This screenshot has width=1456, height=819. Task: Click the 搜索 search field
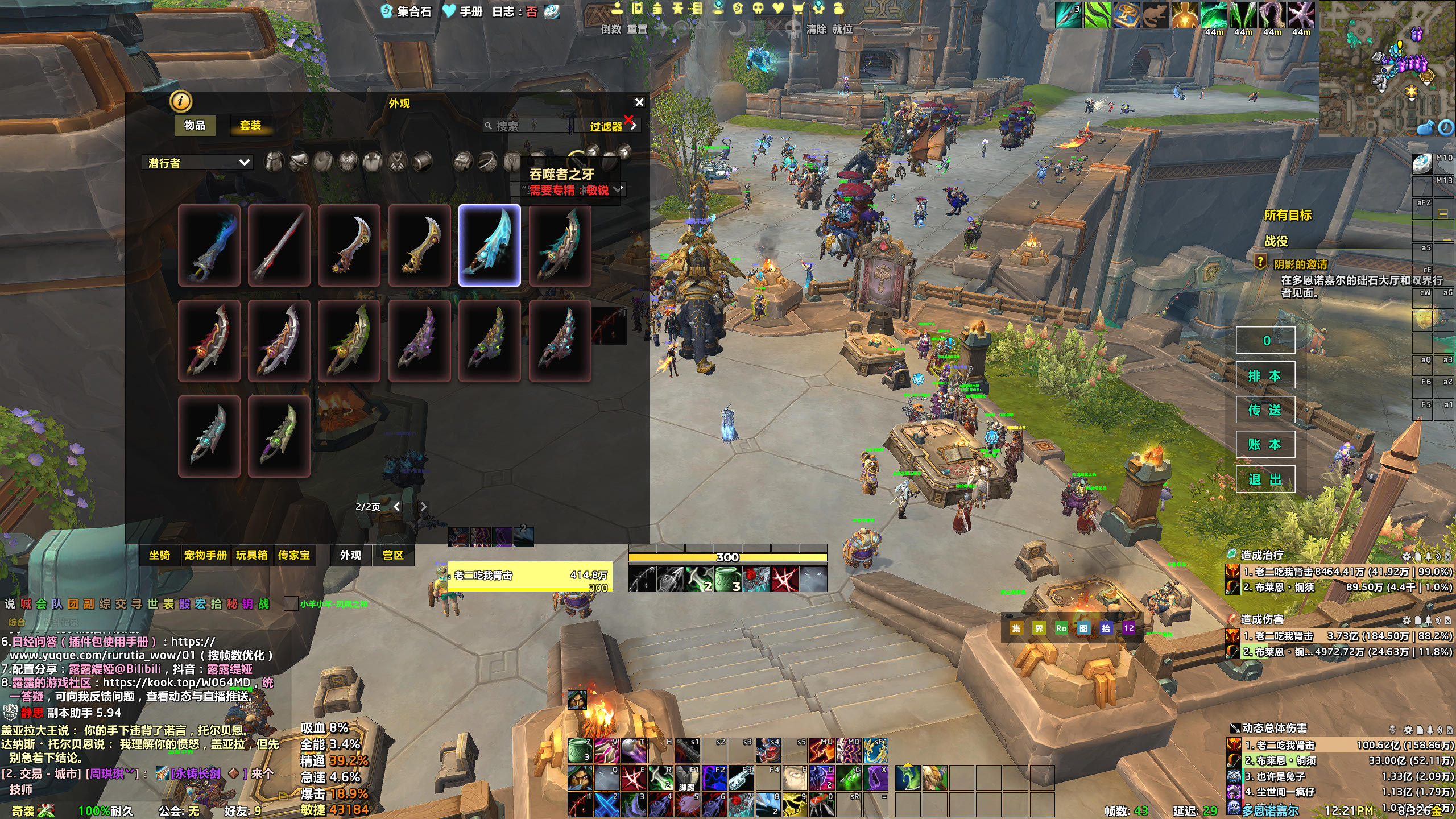coord(529,126)
